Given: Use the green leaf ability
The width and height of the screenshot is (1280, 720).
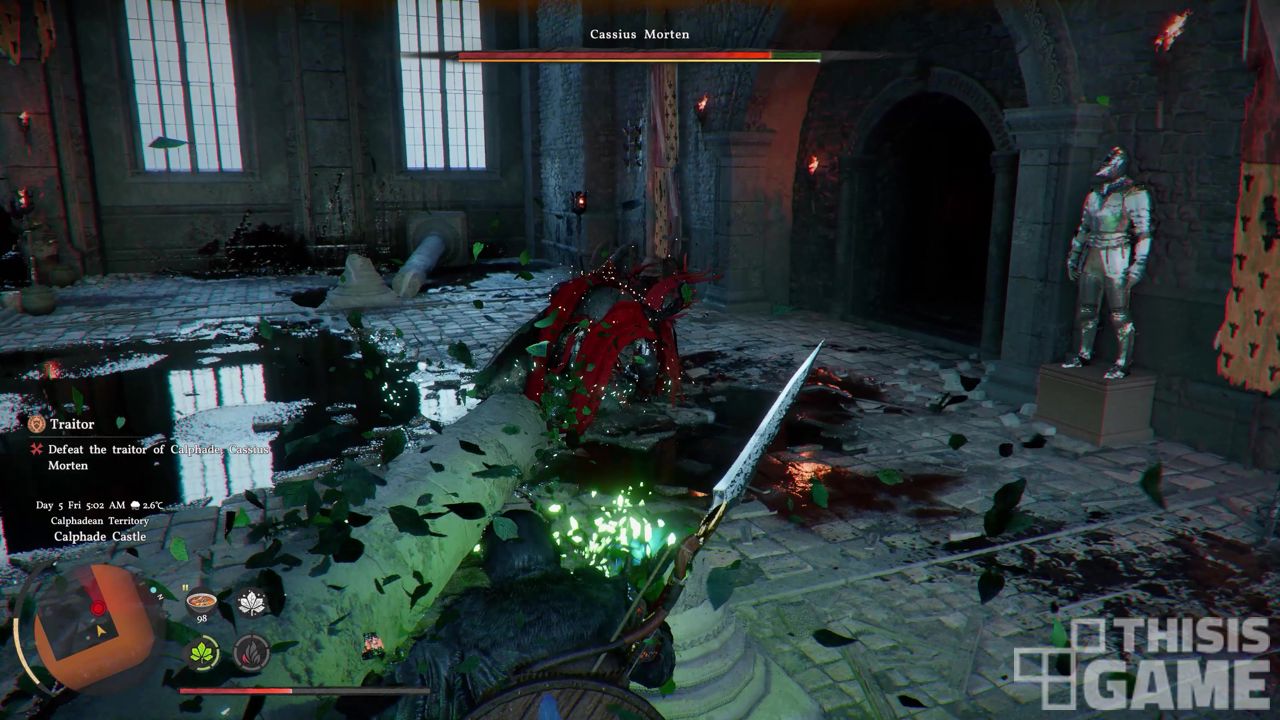Looking at the screenshot, I should click(x=204, y=653).
